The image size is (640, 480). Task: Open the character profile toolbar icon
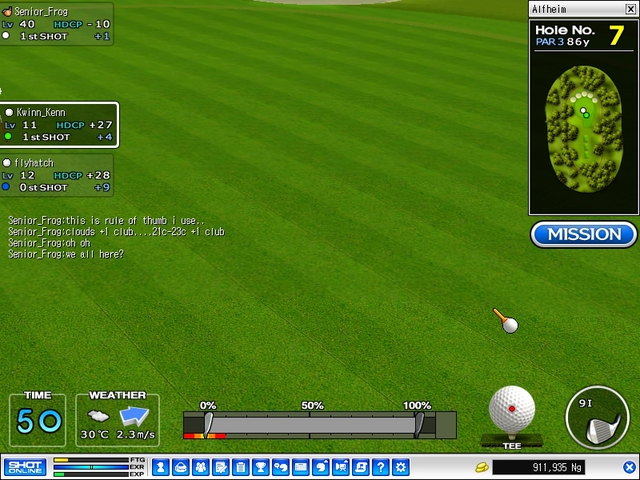tap(161, 467)
